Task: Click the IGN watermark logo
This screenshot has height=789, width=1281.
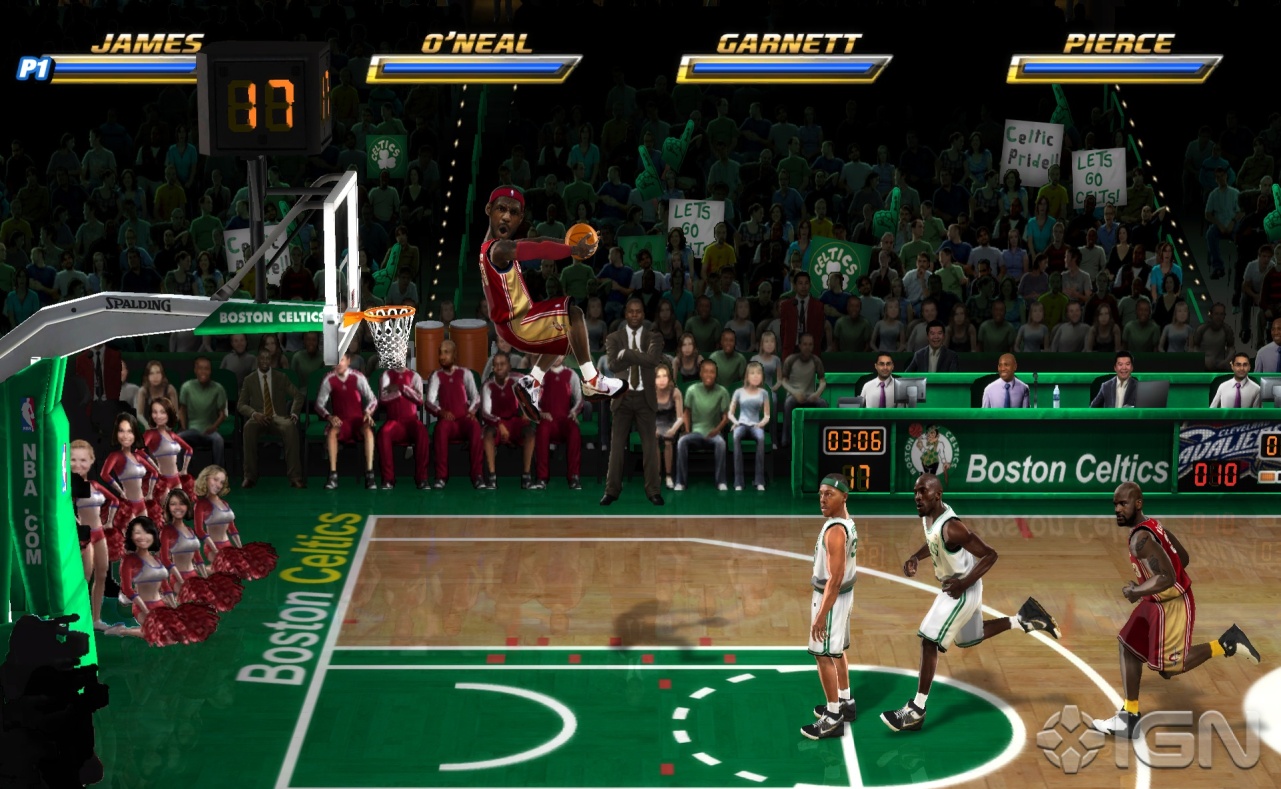Action: click(x=1147, y=739)
